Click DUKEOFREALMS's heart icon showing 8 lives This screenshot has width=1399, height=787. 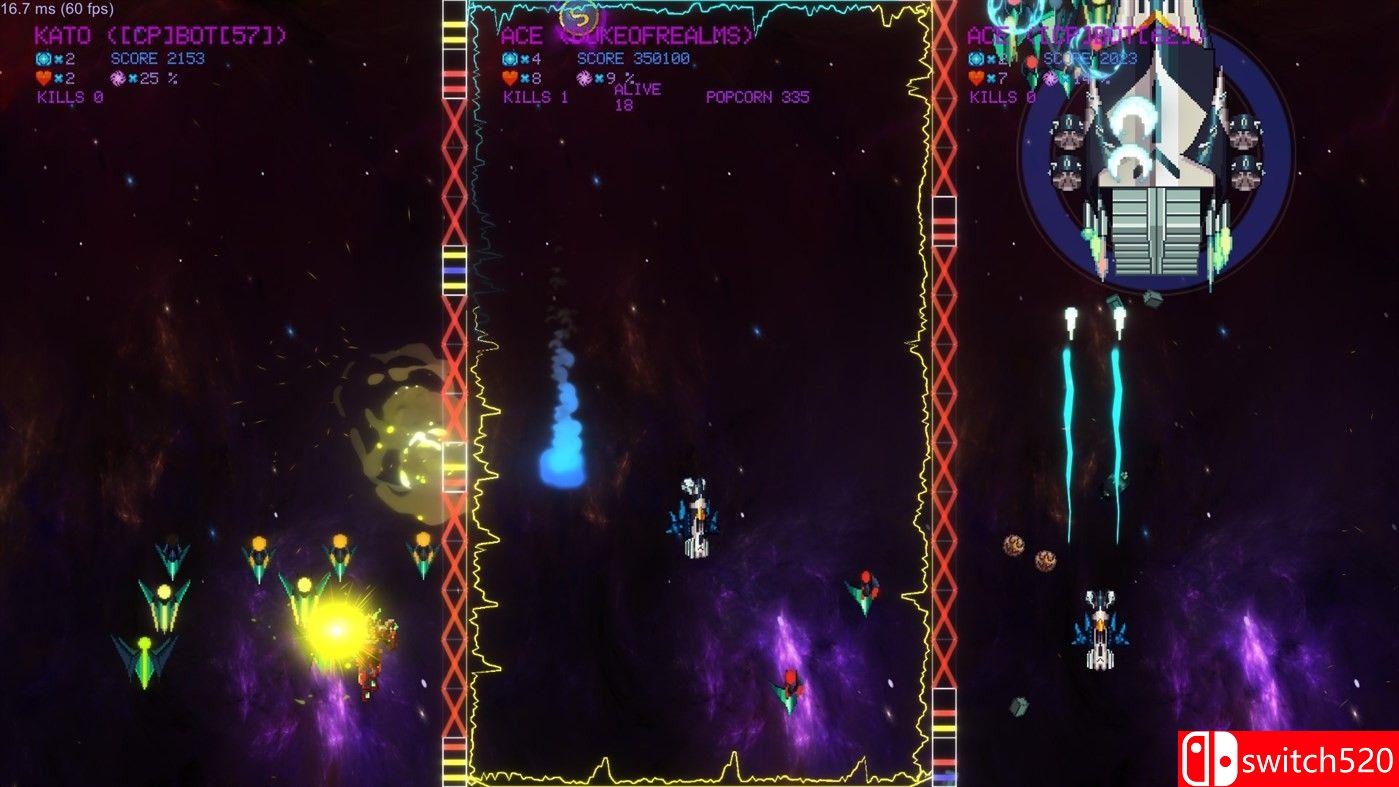[509, 77]
